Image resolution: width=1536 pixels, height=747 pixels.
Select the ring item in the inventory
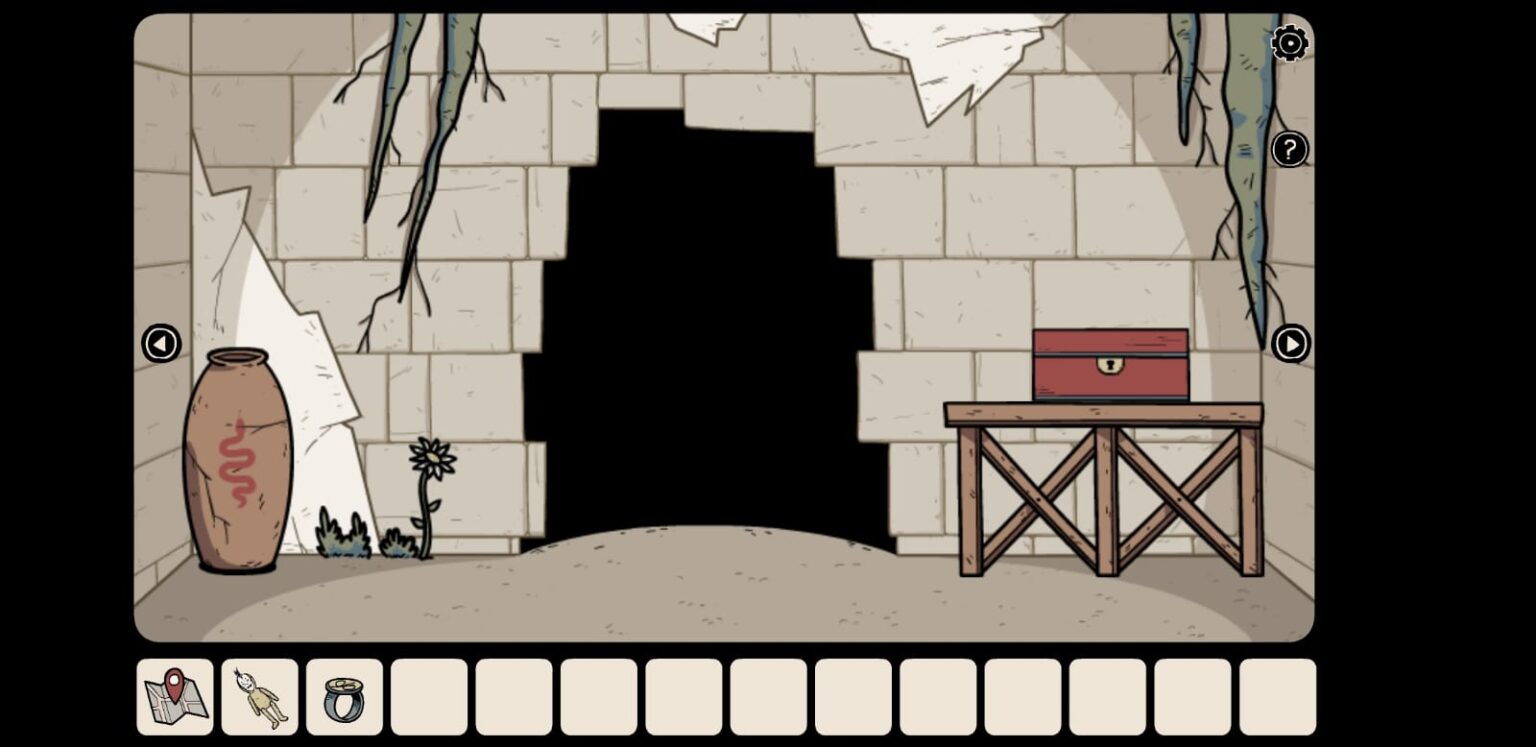344,695
